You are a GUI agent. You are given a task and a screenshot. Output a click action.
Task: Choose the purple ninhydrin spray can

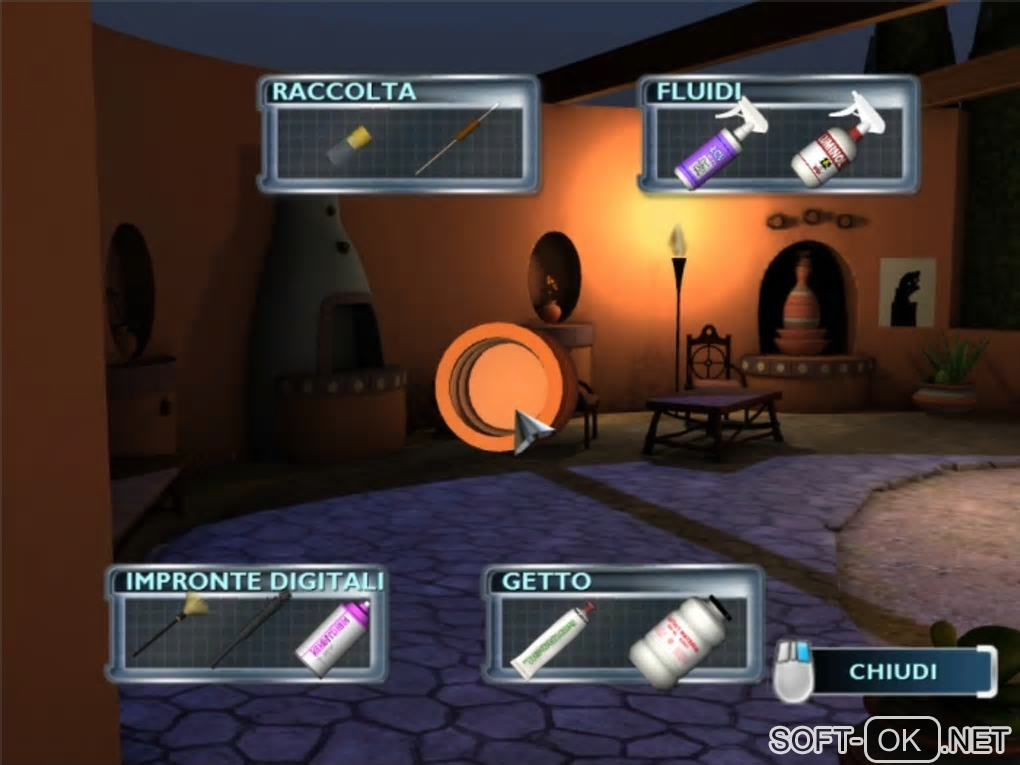tap(335, 636)
